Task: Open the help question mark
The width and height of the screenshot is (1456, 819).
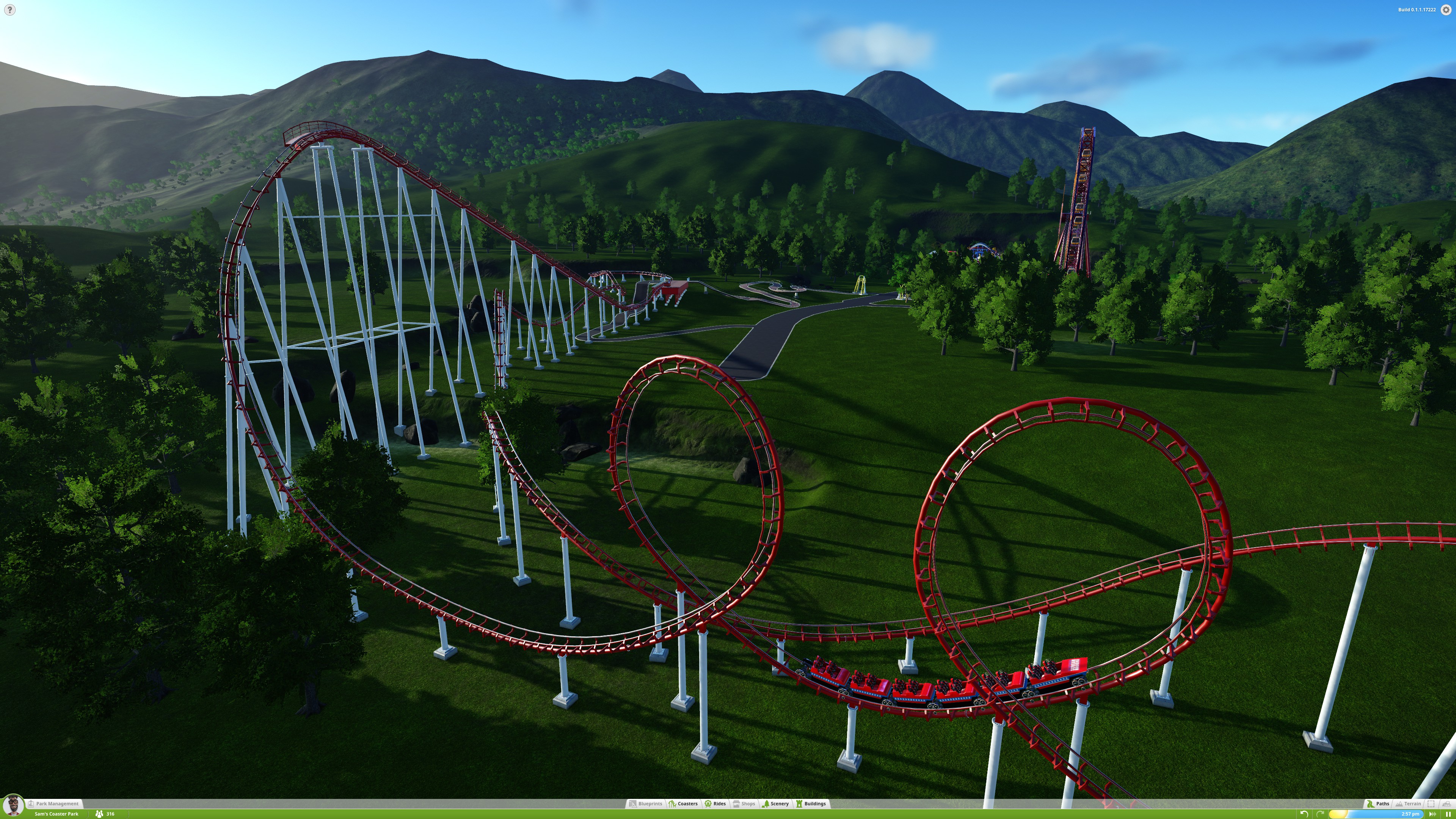Action: (x=9, y=9)
